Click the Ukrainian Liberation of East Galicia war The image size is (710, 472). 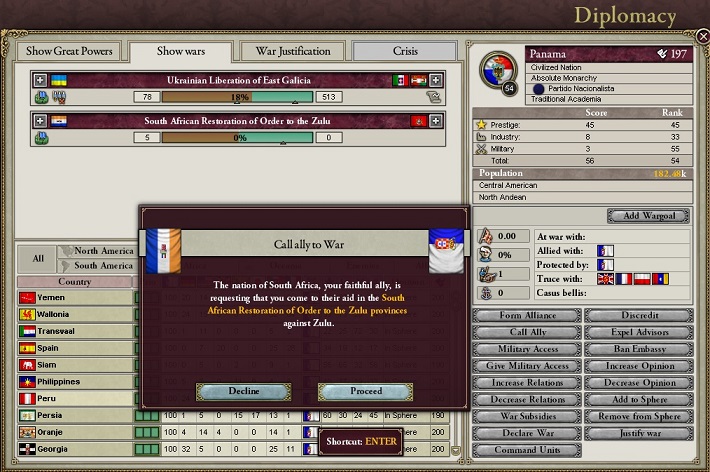point(238,80)
